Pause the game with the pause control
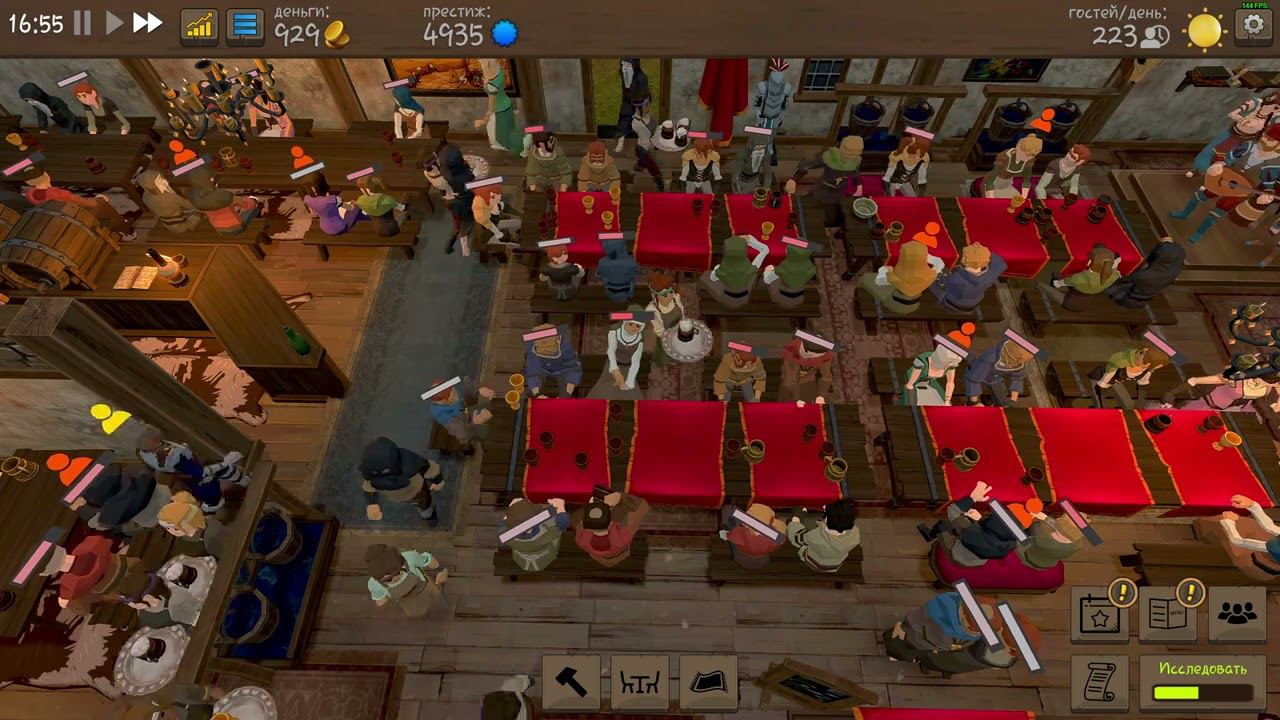The width and height of the screenshot is (1280, 720). coord(81,24)
